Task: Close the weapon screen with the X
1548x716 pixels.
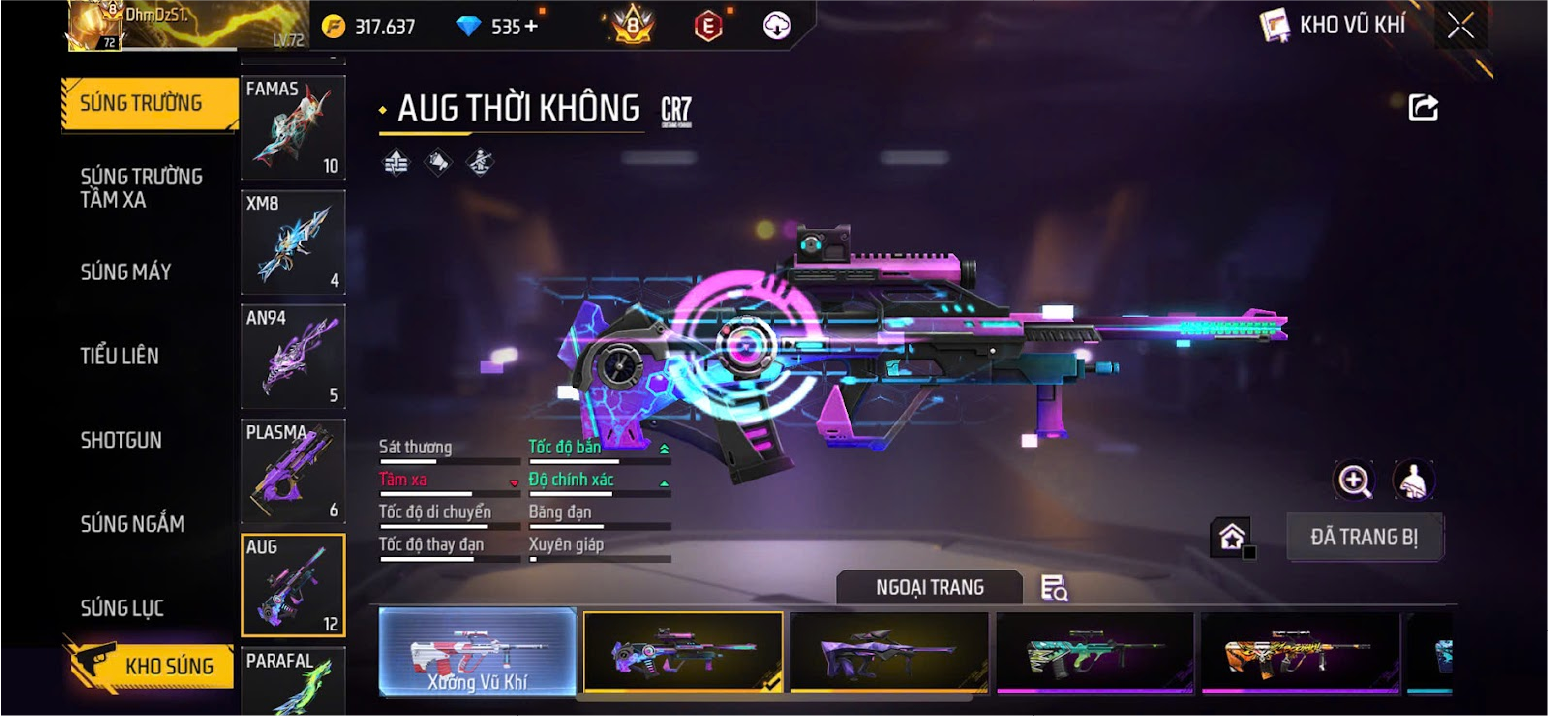Action: pyautogui.click(x=1460, y=26)
